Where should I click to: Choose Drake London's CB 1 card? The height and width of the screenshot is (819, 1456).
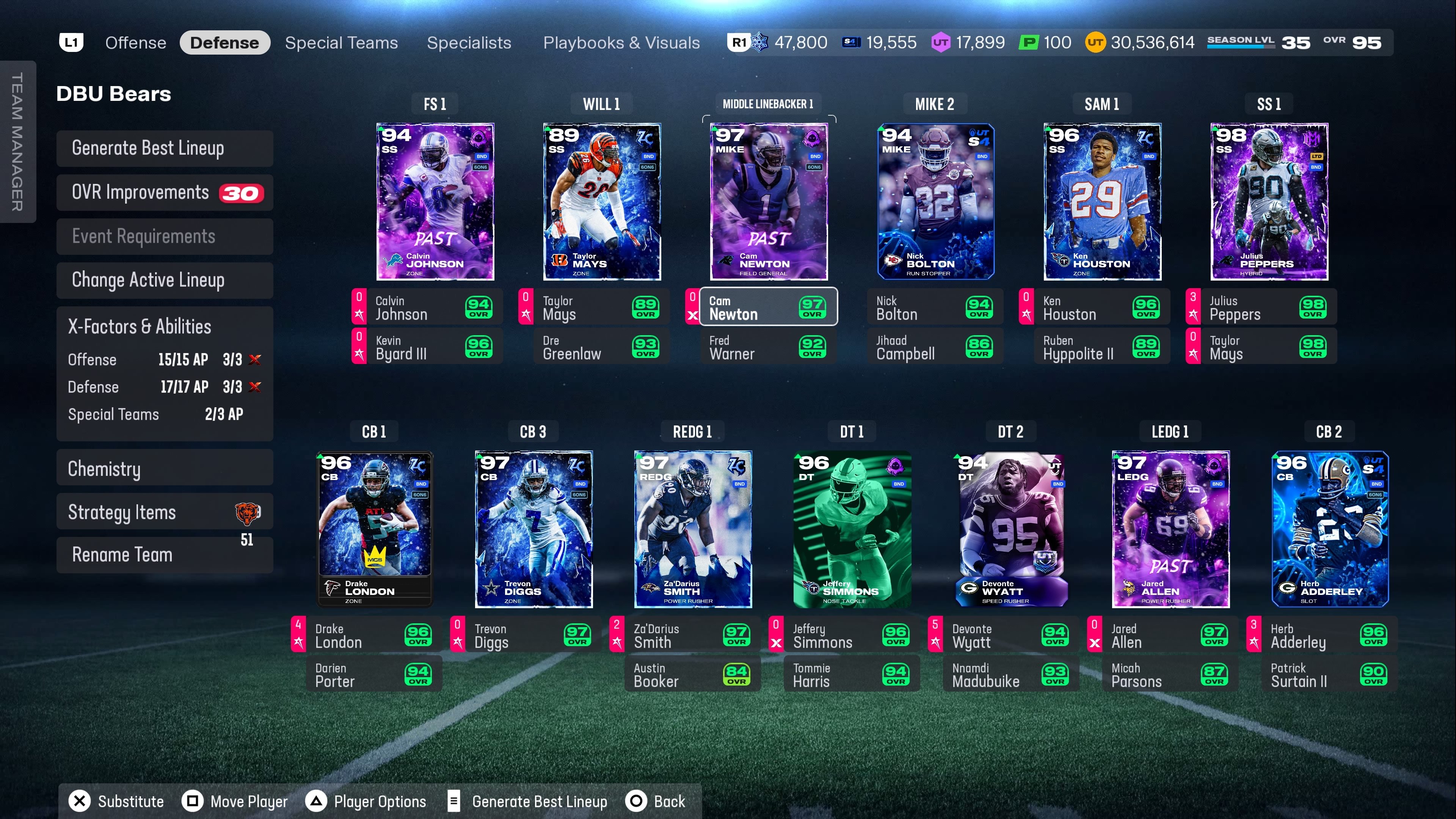click(x=375, y=529)
